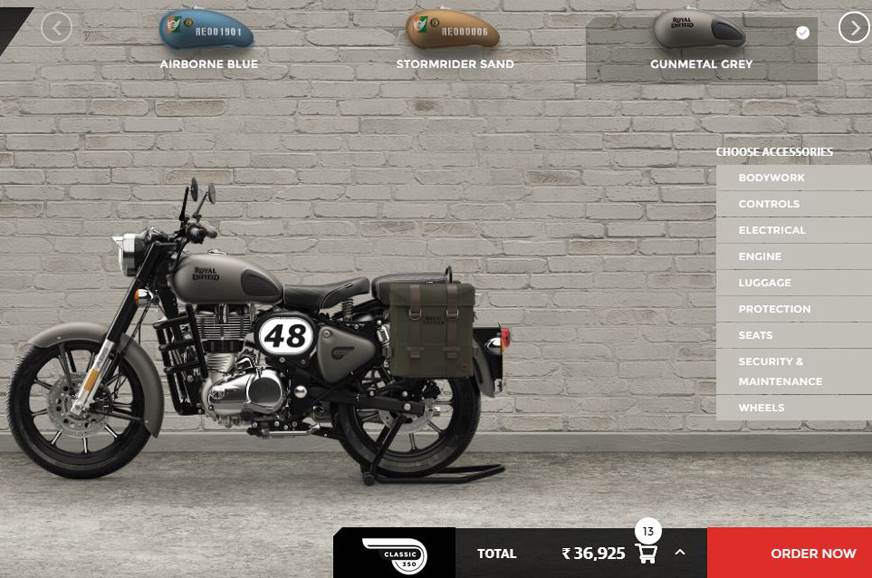Viewport: 872px width, 578px height.
Task: Expand the total price summary arrow
Action: pyautogui.click(x=680, y=552)
